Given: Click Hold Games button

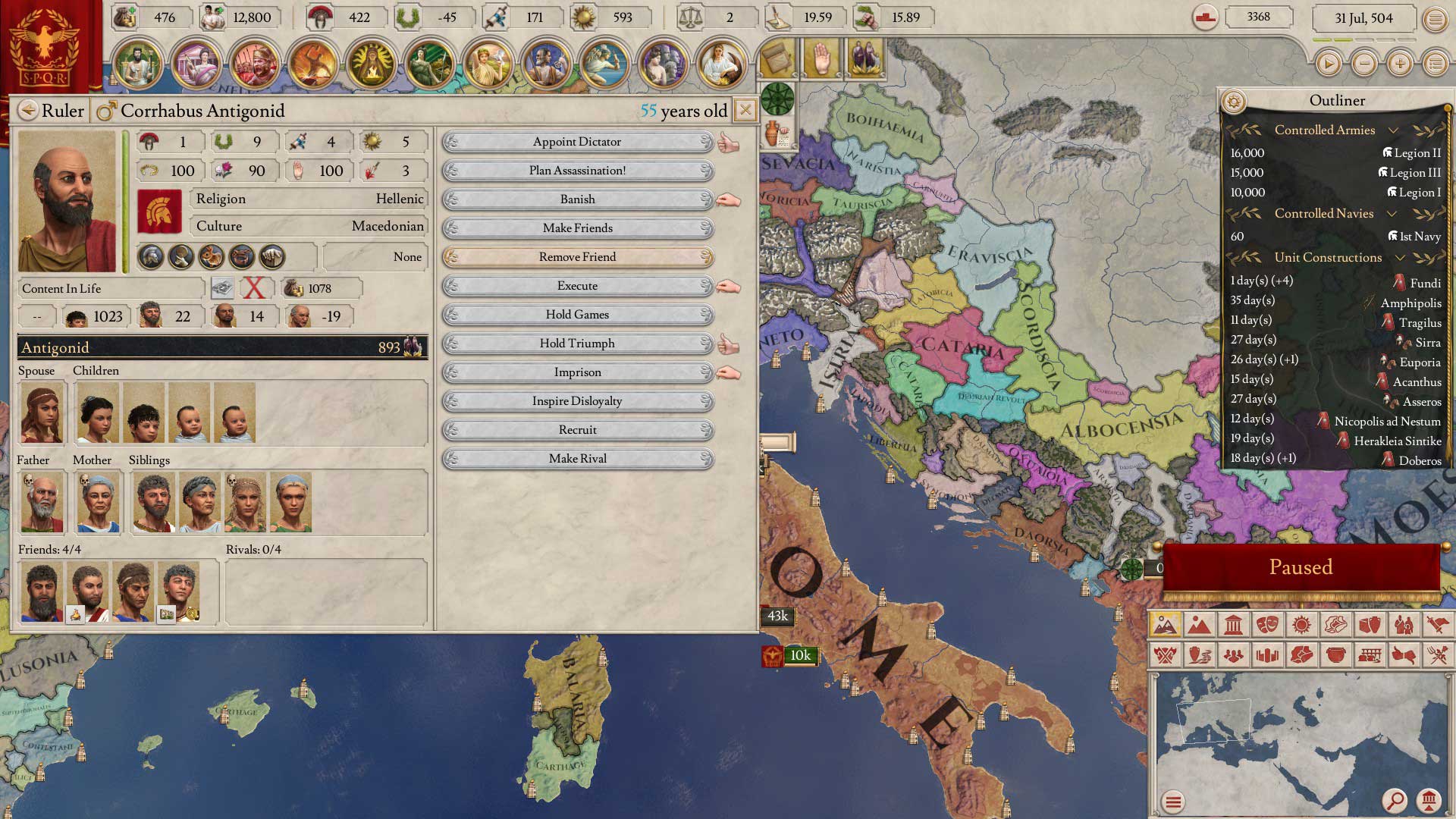Looking at the screenshot, I should pyautogui.click(x=577, y=315).
